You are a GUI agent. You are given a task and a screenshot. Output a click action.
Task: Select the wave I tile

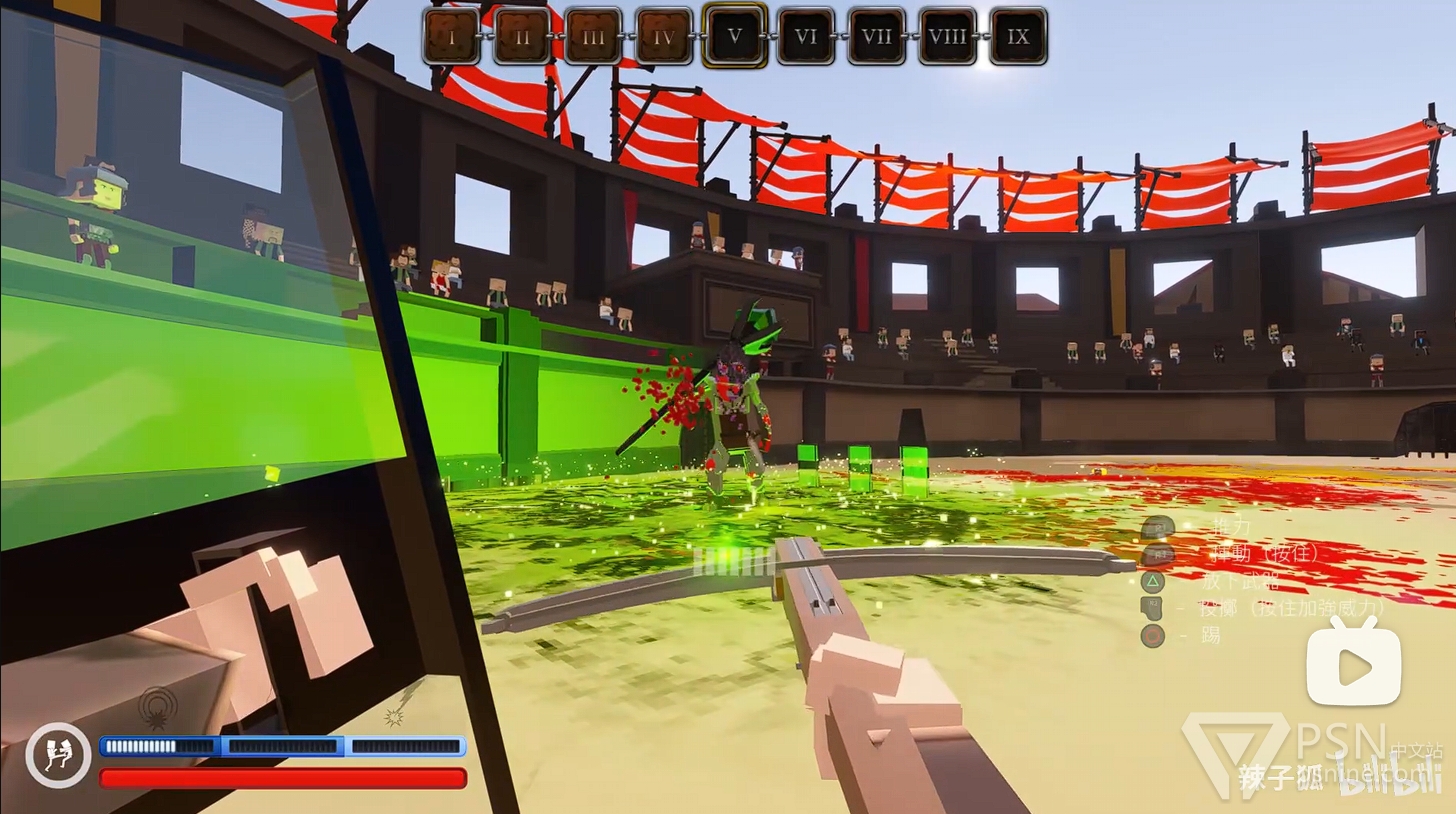coord(451,37)
